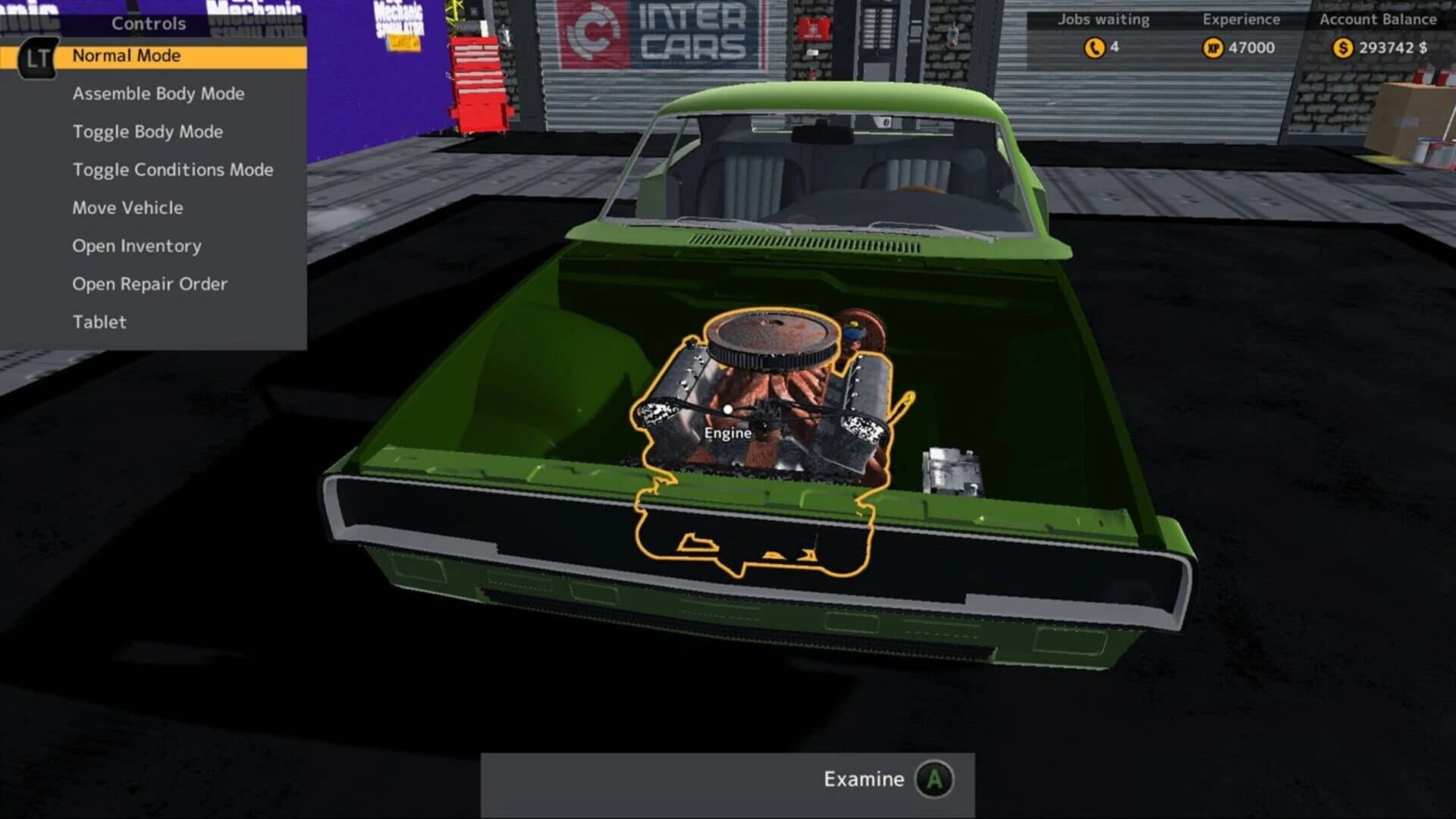
Task: Toggle Body Mode from the Controls menu
Action: click(x=147, y=131)
